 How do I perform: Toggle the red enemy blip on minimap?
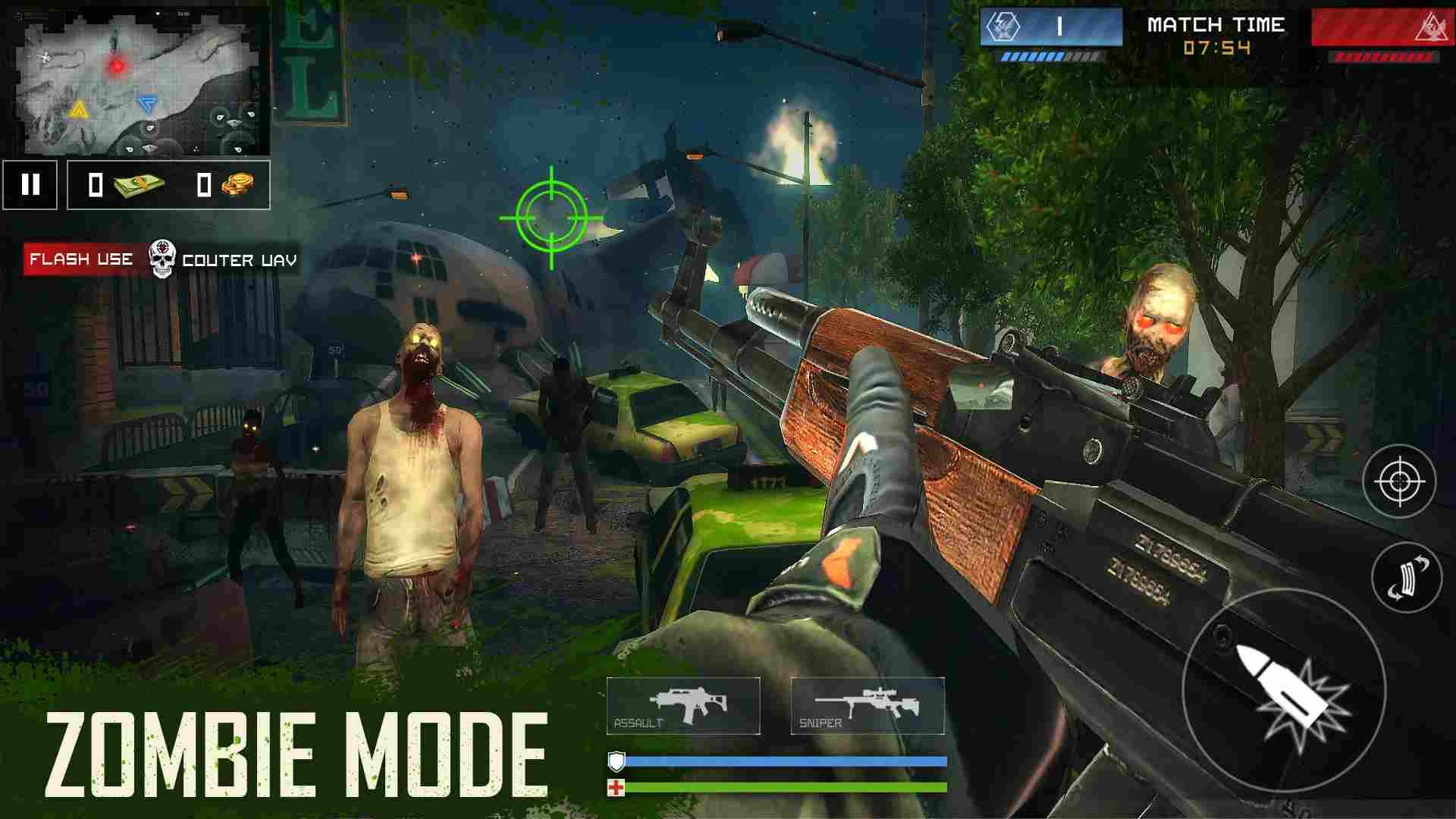click(118, 67)
